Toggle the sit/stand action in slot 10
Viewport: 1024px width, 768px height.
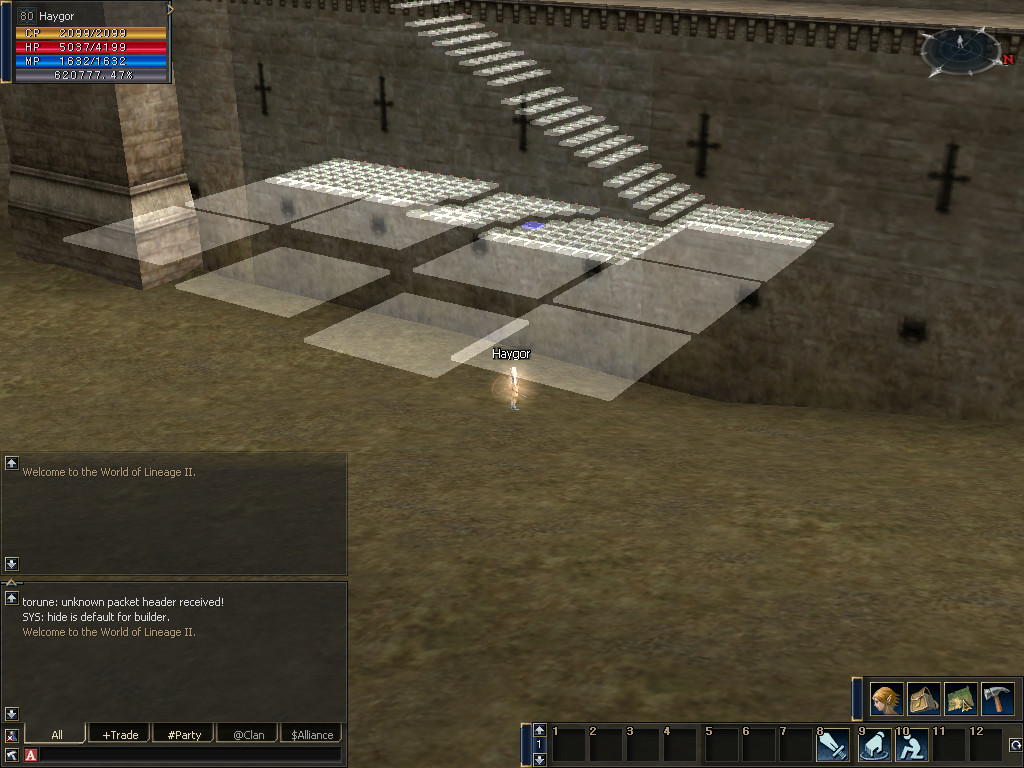[x=911, y=745]
